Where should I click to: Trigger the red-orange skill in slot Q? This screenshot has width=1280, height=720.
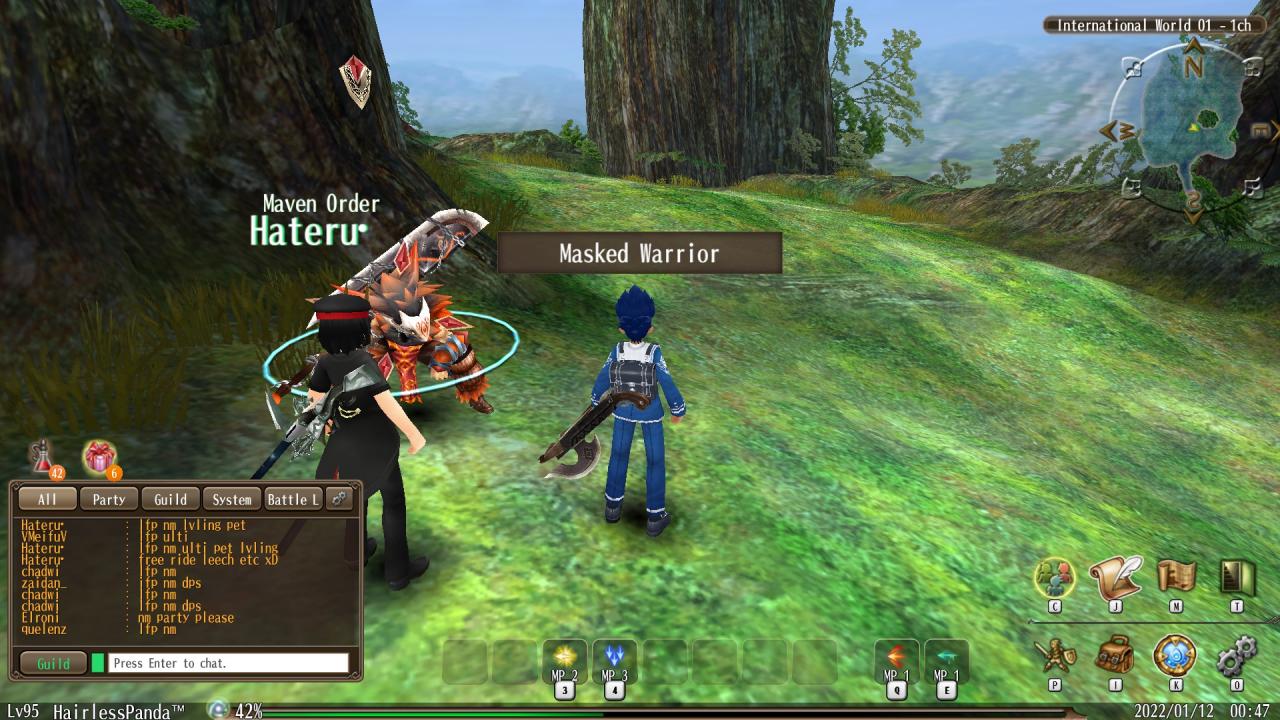point(896,658)
